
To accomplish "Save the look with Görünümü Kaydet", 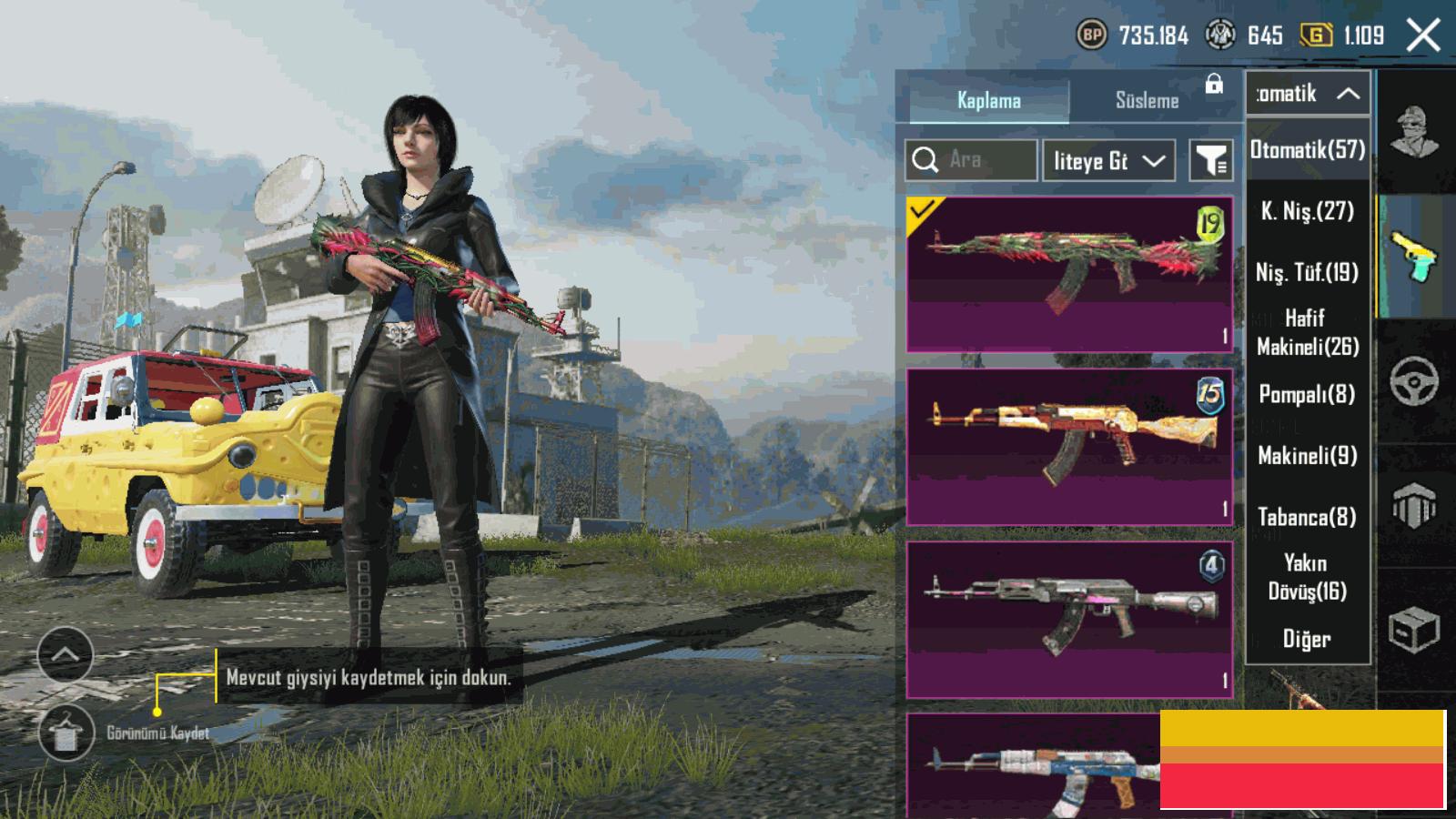I will (x=66, y=733).
